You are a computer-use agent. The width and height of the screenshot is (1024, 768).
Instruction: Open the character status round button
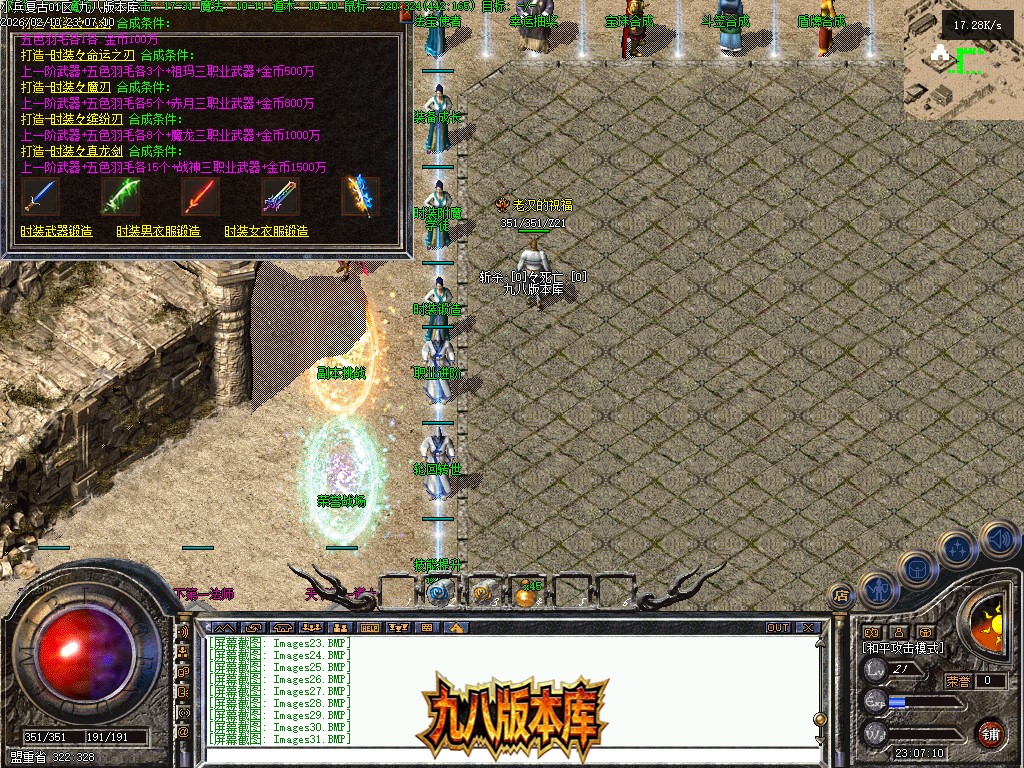tap(876, 590)
